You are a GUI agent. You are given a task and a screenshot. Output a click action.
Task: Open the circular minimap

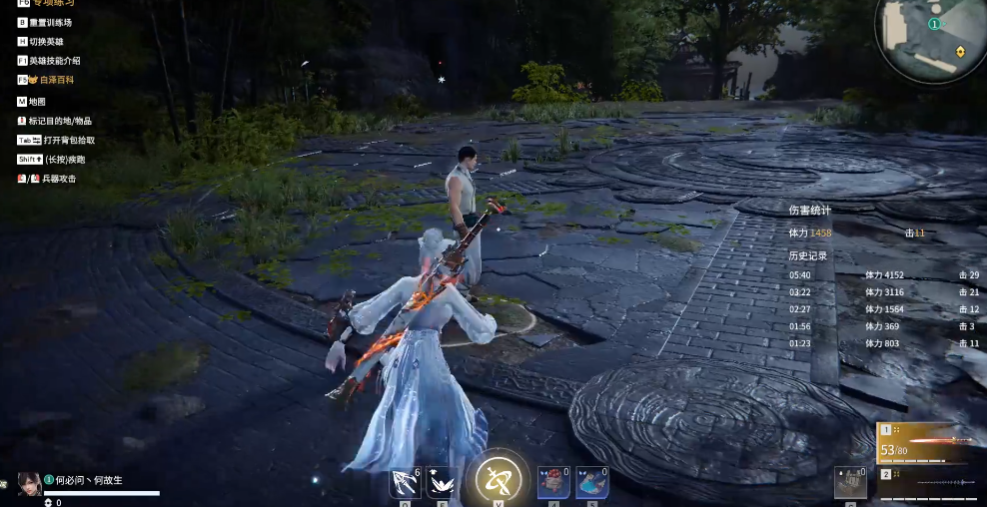[931, 37]
